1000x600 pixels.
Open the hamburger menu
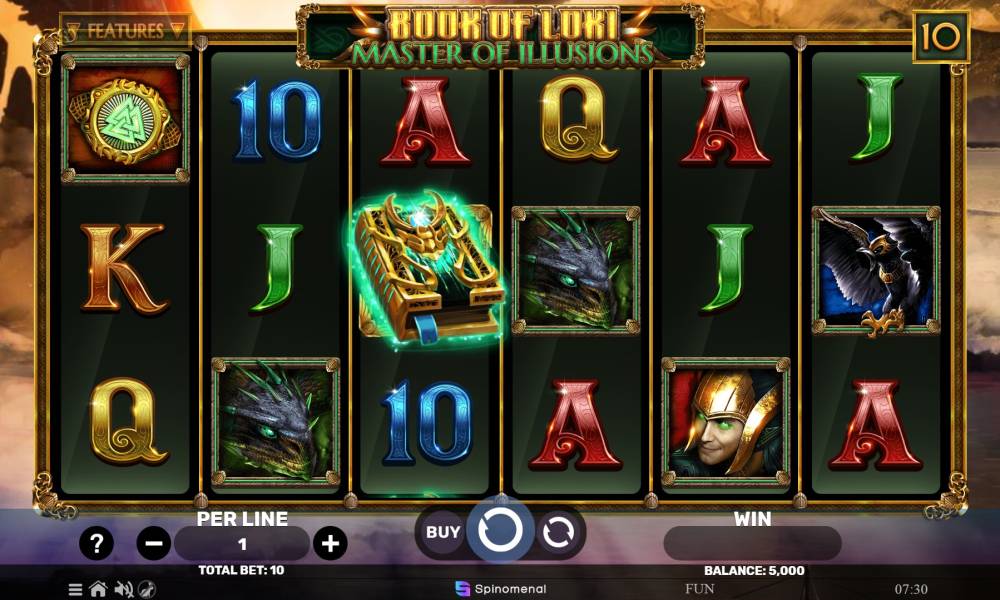76,589
